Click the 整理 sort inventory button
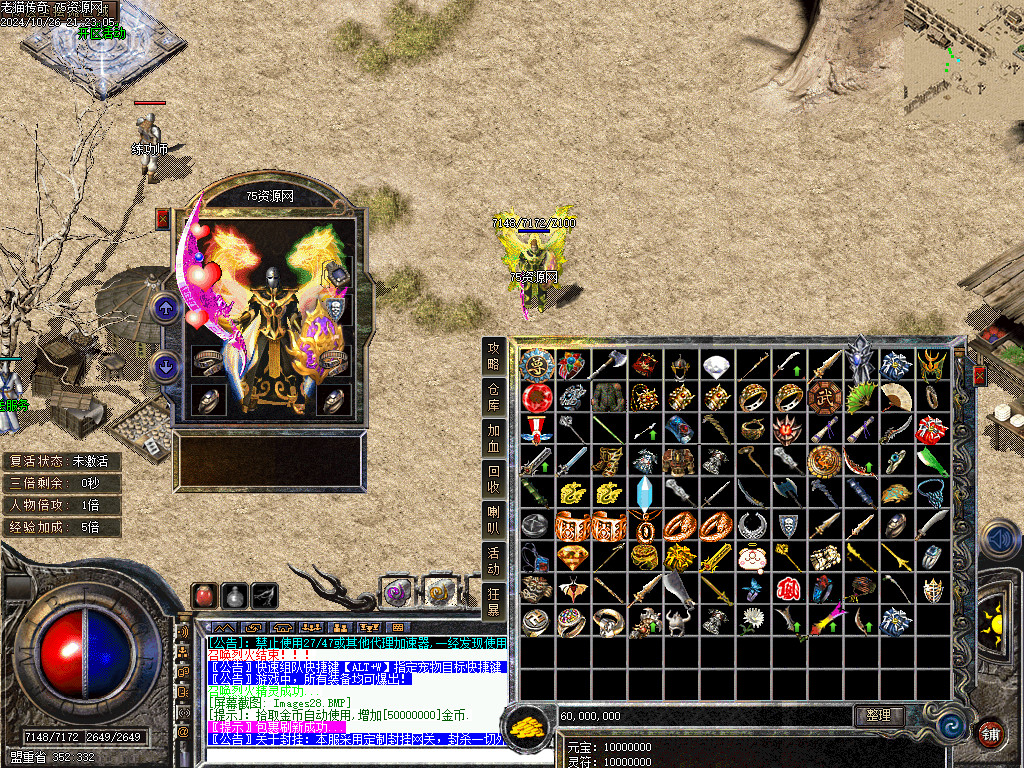This screenshot has width=1024, height=768. tap(879, 716)
